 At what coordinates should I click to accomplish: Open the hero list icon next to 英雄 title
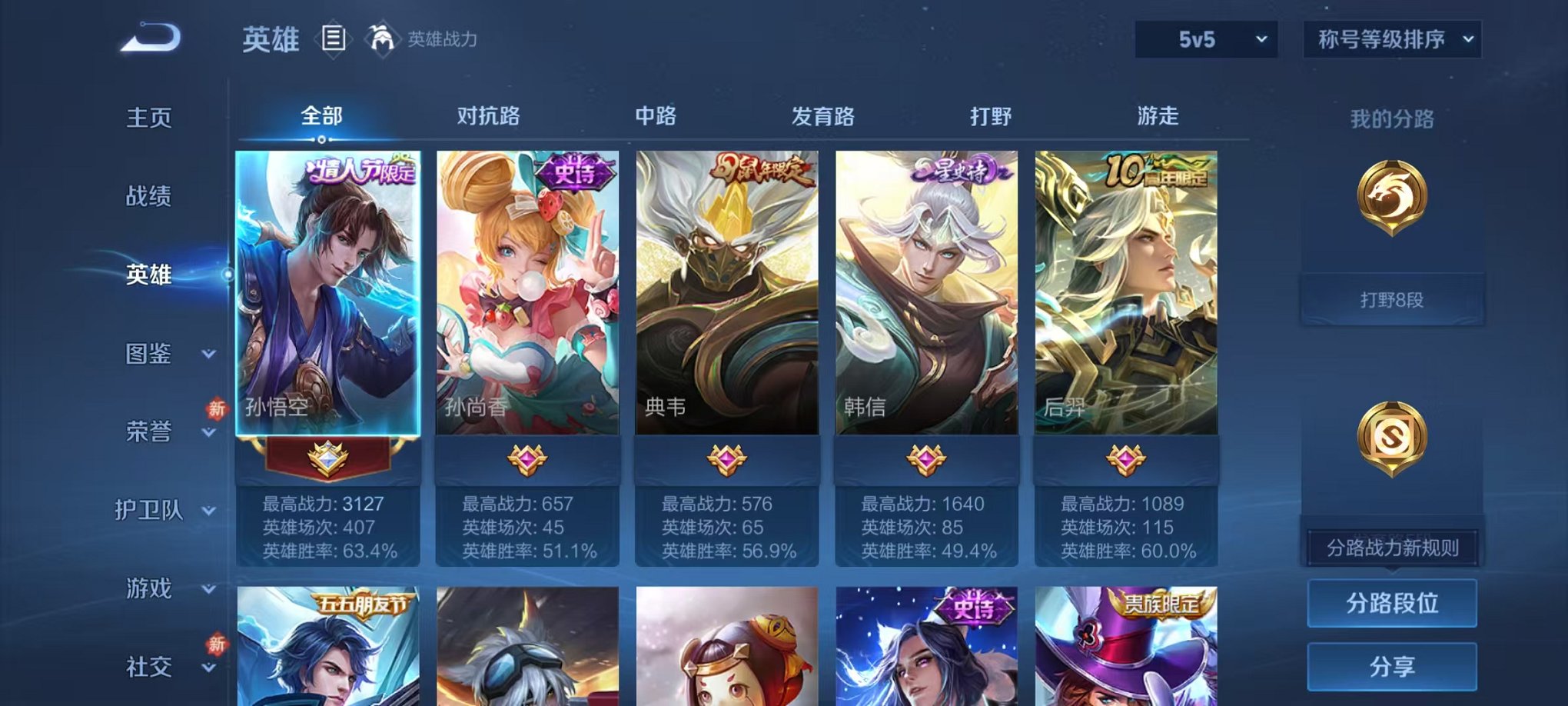click(x=332, y=37)
